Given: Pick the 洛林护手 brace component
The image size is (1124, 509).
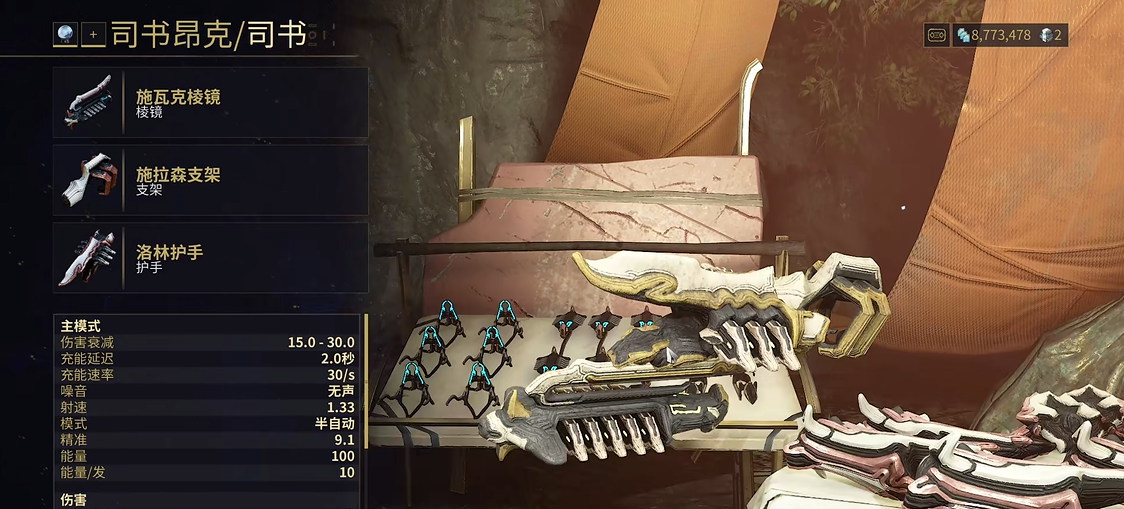Looking at the screenshot, I should pyautogui.click(x=210, y=258).
